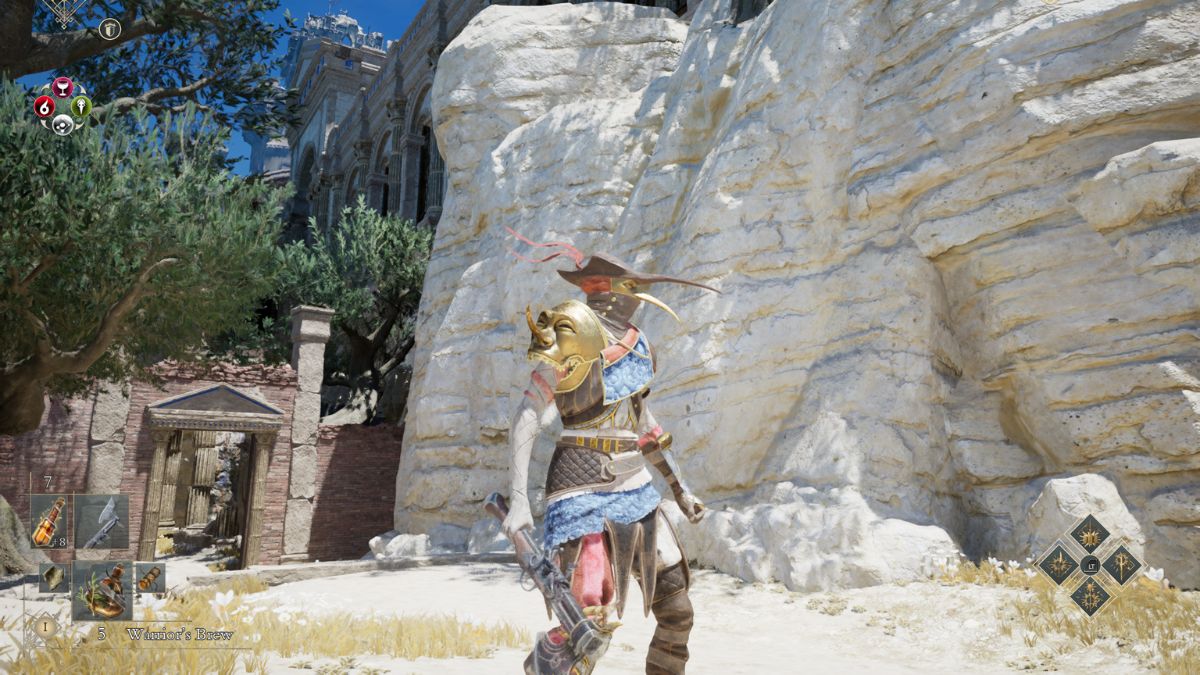Use the left ability diamond with radiant spike
Viewport: 1200px width, 675px height.
(1058, 564)
